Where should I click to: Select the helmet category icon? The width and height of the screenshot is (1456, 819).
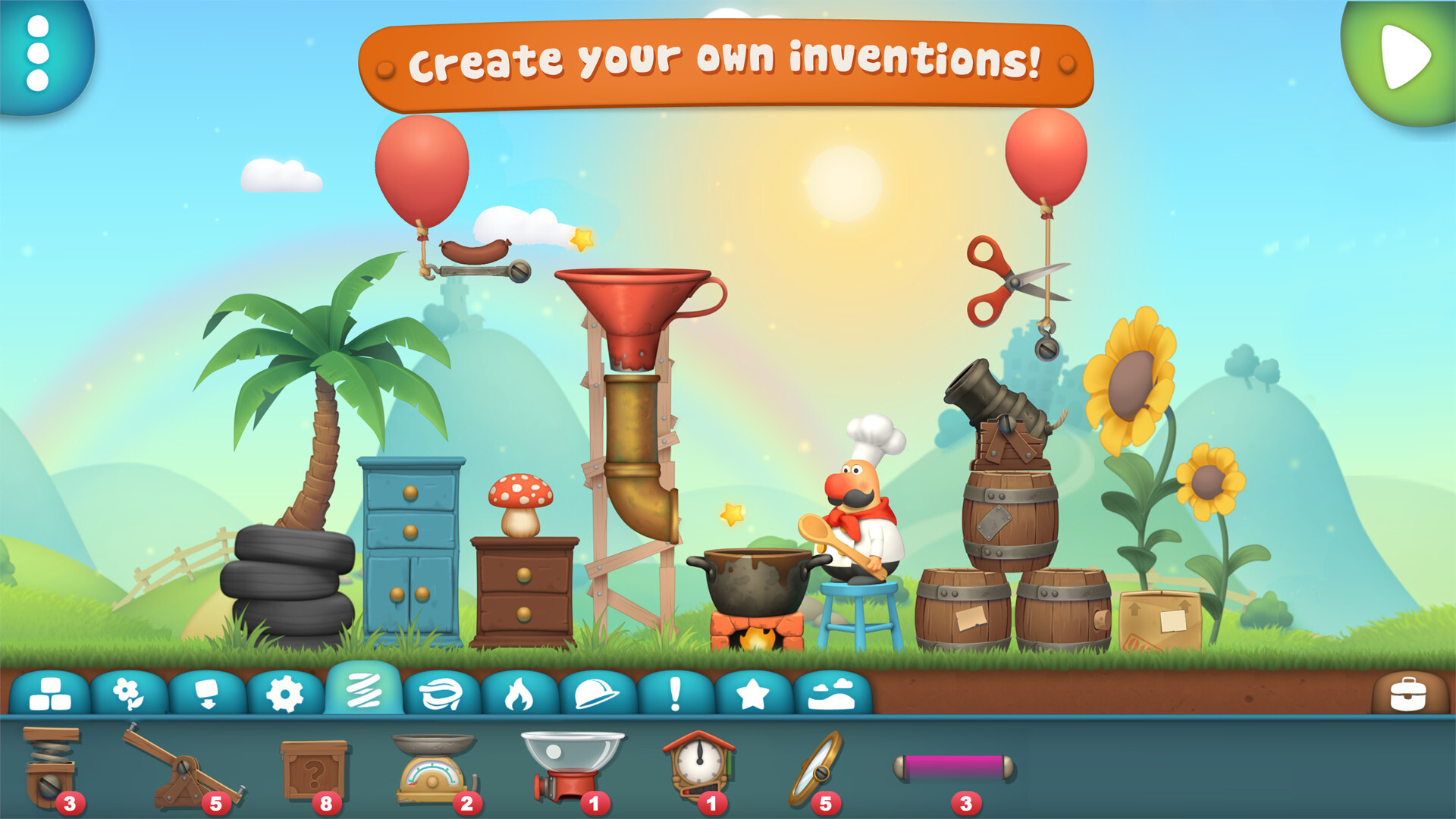click(x=597, y=694)
